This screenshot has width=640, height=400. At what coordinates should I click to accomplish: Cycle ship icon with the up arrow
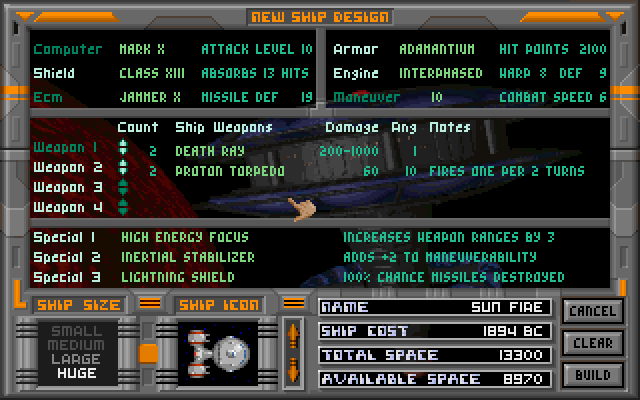[x=292, y=332]
